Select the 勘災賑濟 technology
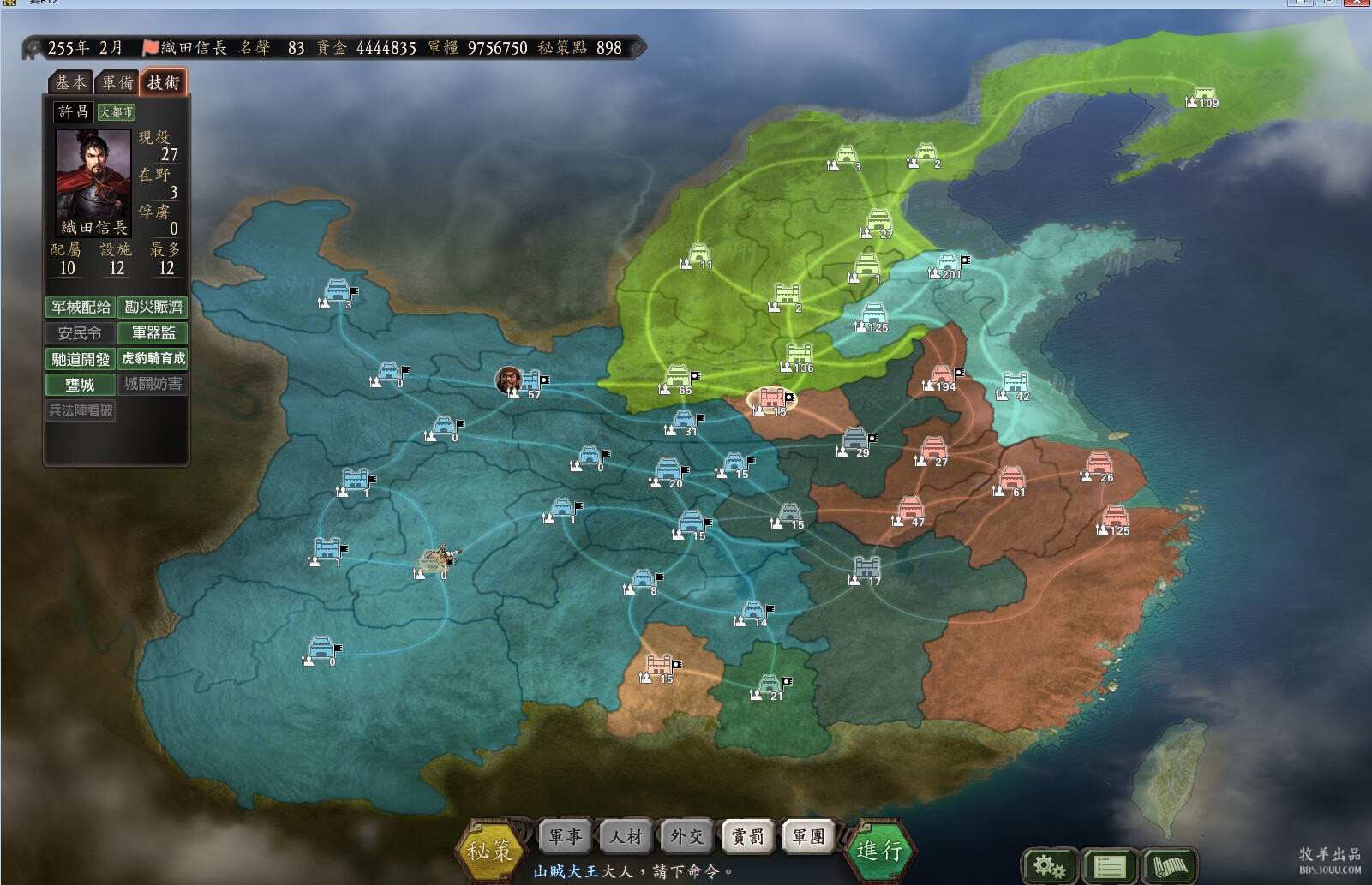Image resolution: width=1372 pixels, height=885 pixels. 153,307
